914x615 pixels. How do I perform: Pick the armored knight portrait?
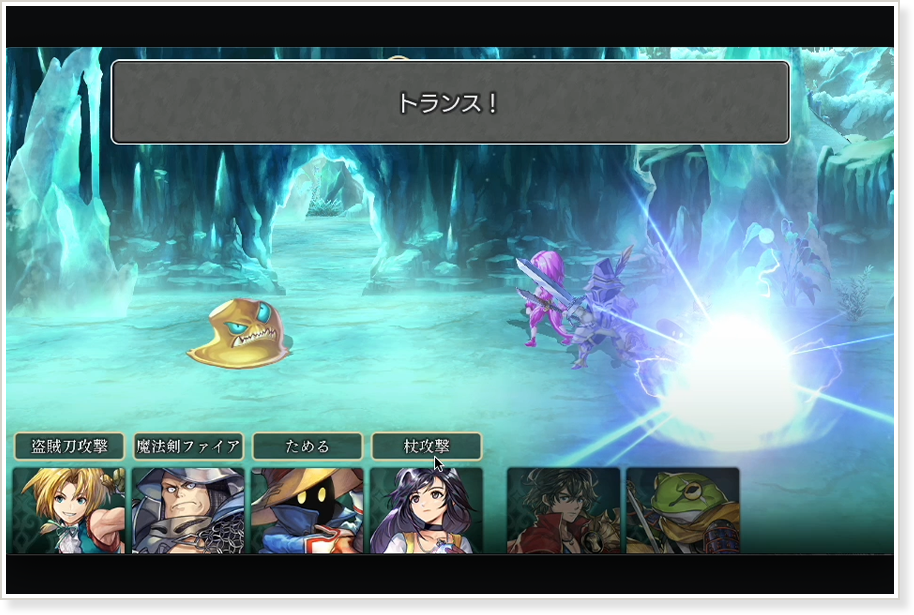[x=188, y=510]
